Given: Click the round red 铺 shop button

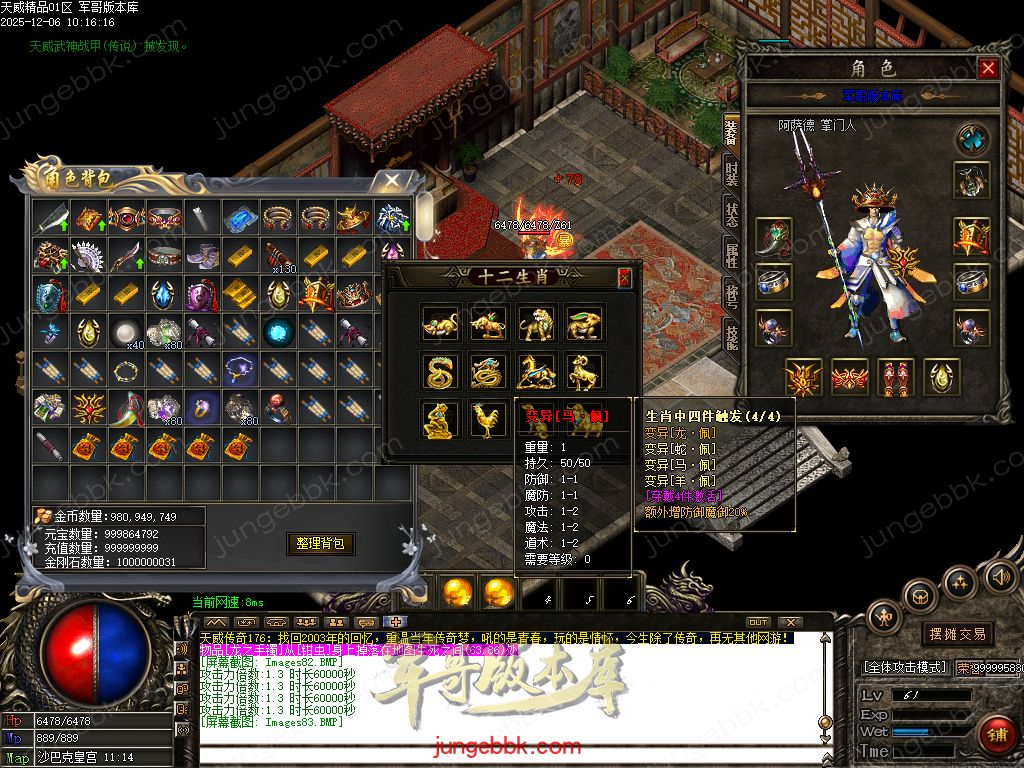Looking at the screenshot, I should 996,735.
